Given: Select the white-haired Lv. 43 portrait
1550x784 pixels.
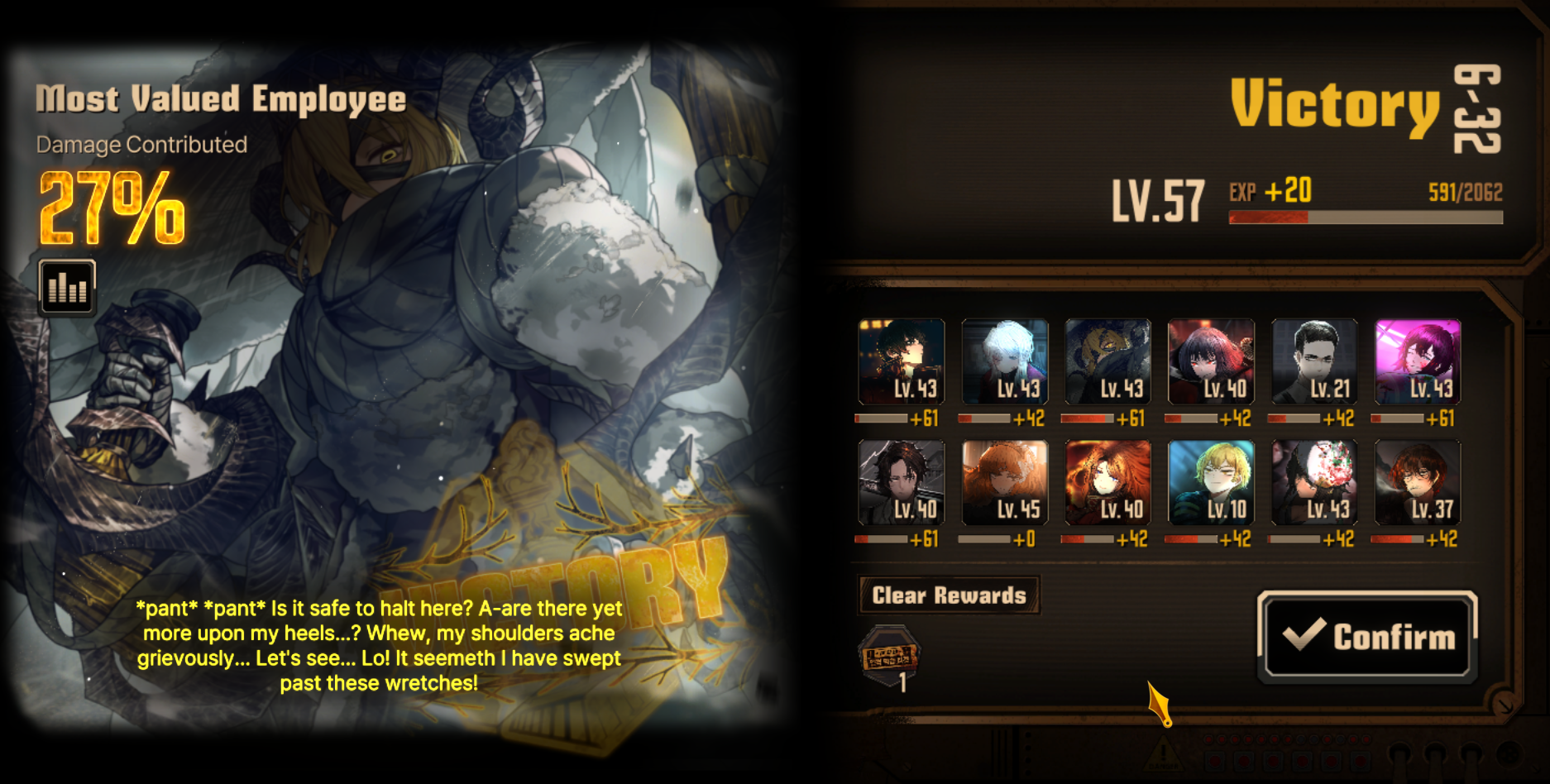Looking at the screenshot, I should 1005,361.
